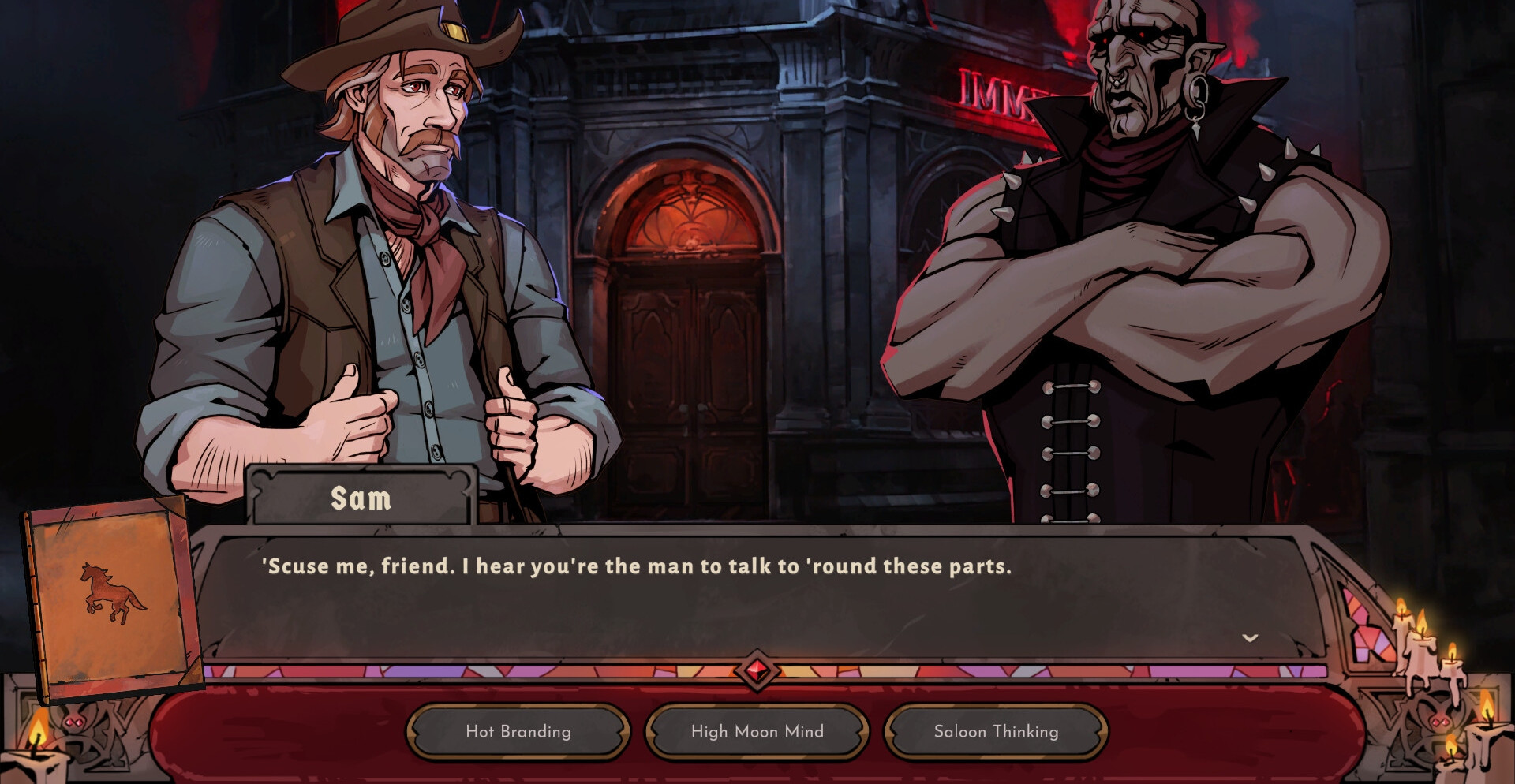The image size is (1515, 784).
Task: Advance dialogue with the down arrow
Action: [1250, 637]
